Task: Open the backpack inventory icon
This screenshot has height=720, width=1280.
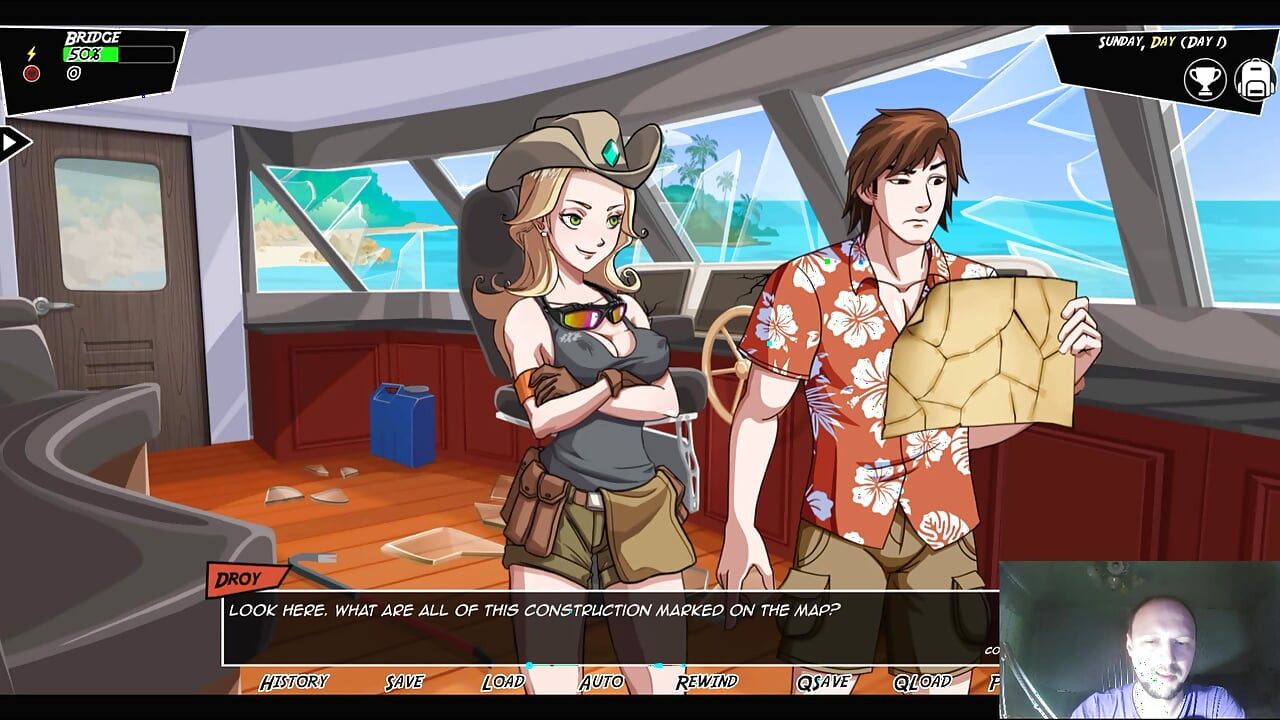Action: (1254, 80)
